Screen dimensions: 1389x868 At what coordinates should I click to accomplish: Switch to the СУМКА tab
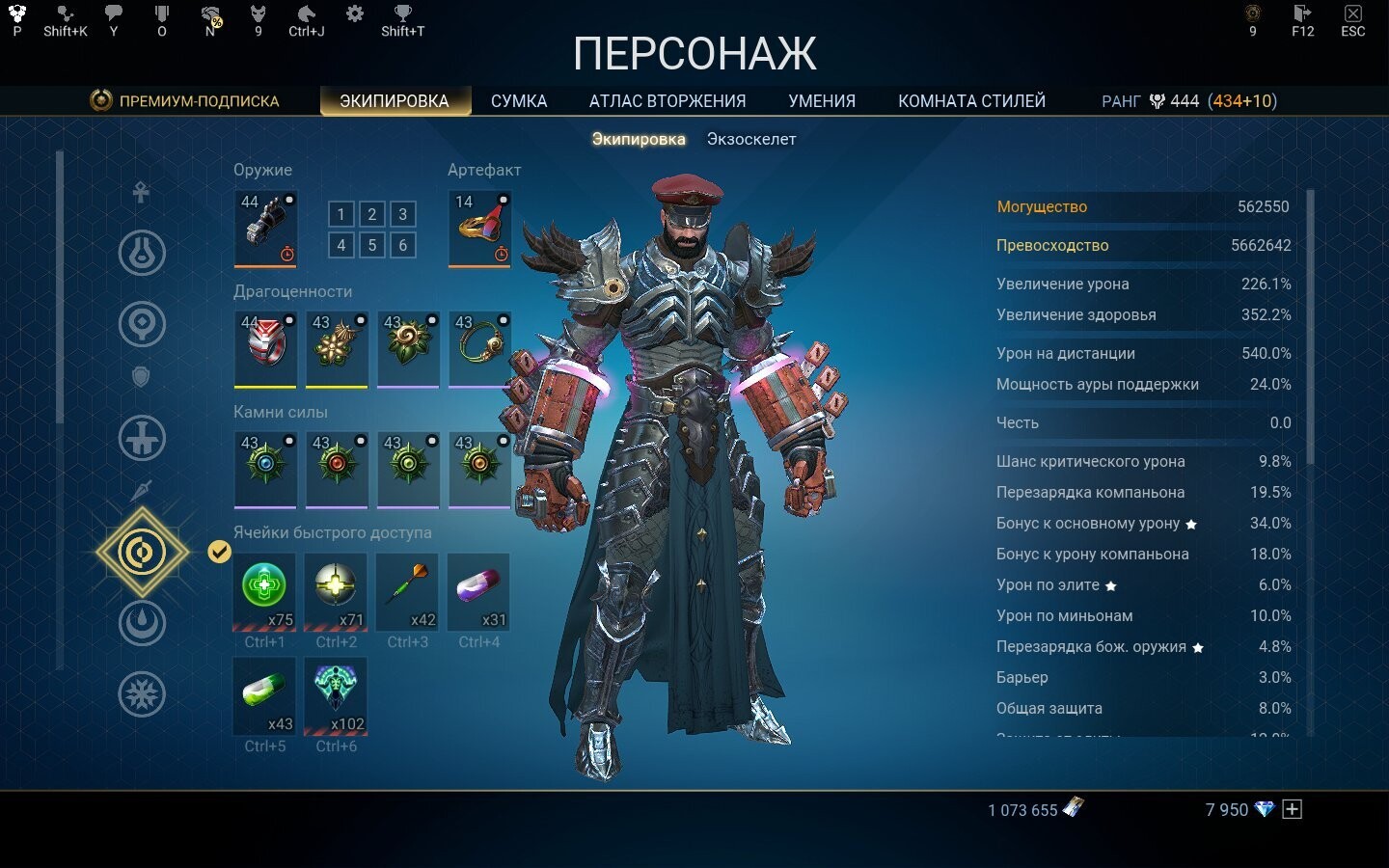[519, 100]
